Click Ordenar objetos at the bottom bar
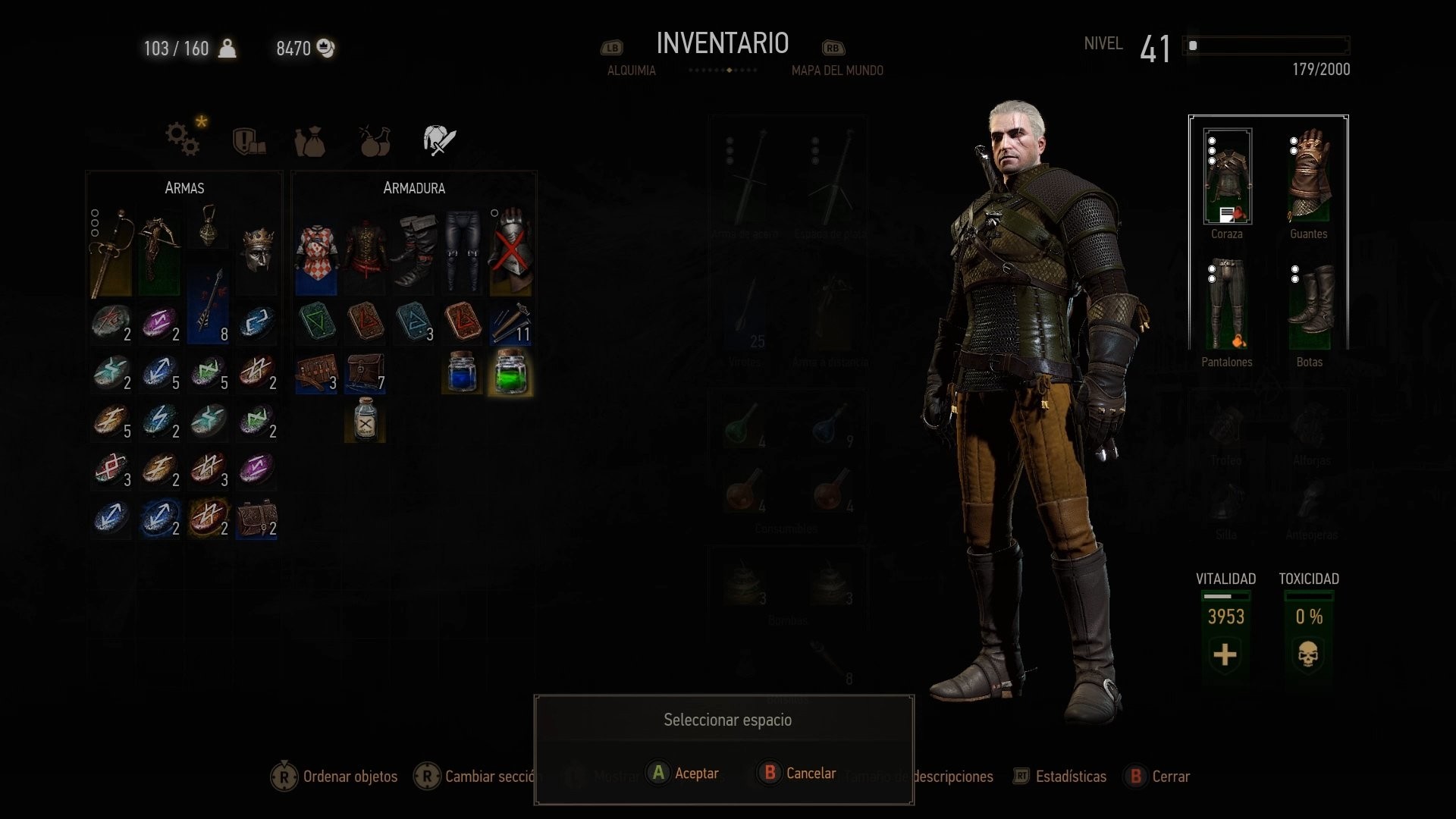The image size is (1456, 819). tap(350, 777)
